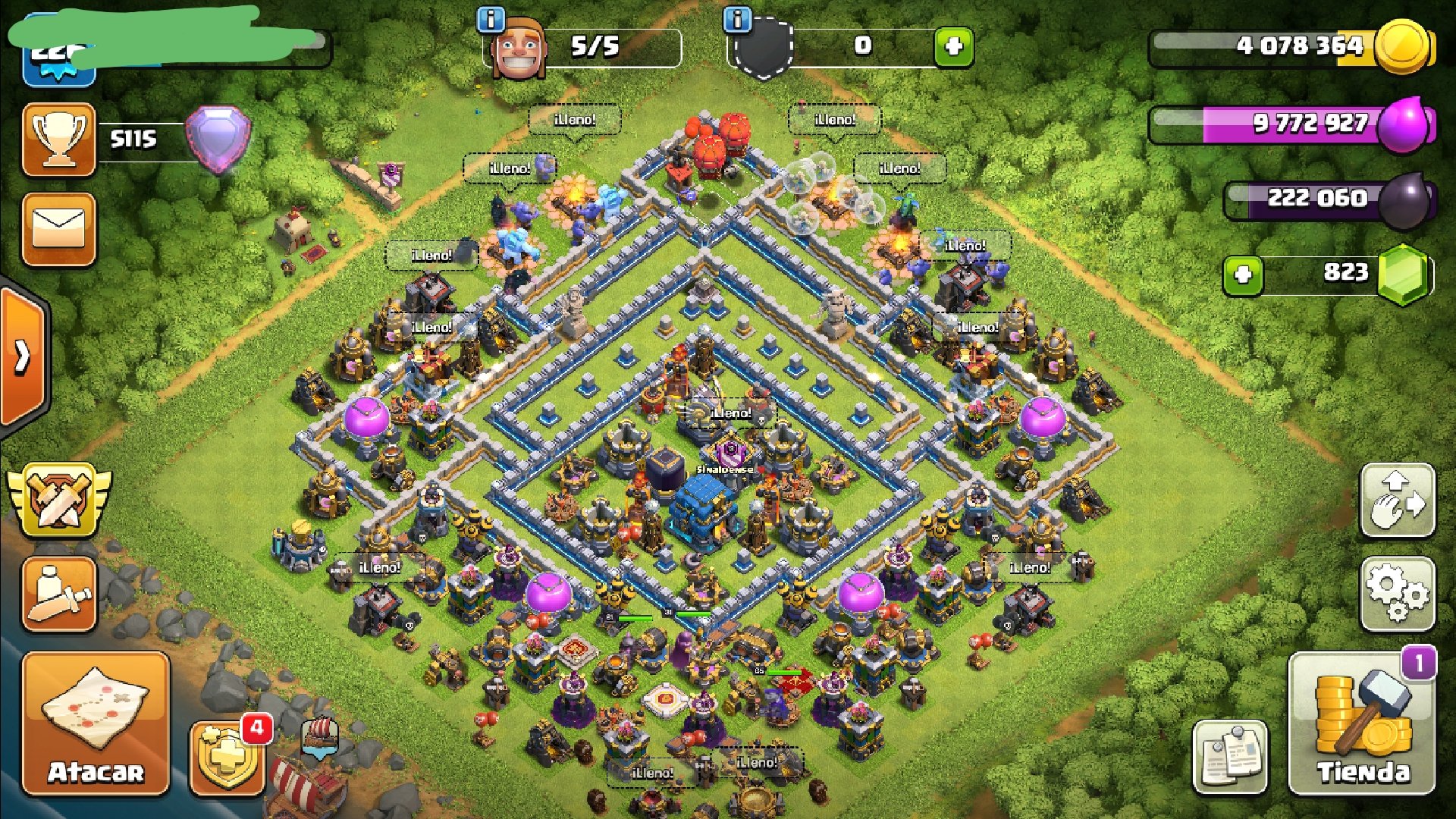
Task: Show shield info via blue i icon
Action: [737, 20]
